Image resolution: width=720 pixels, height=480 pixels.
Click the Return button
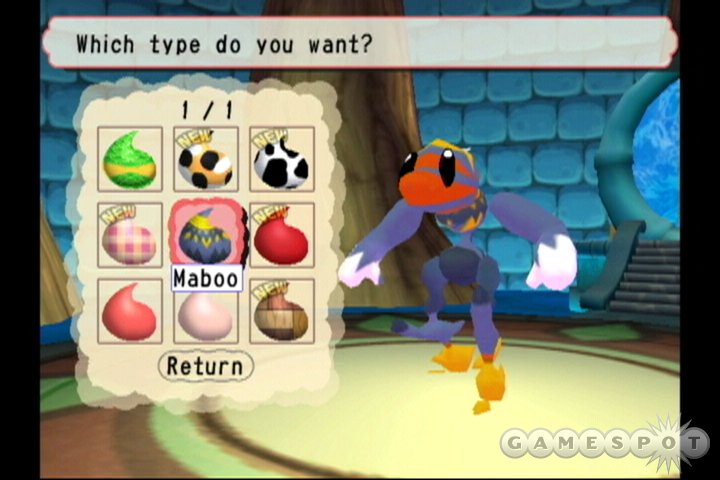205,366
